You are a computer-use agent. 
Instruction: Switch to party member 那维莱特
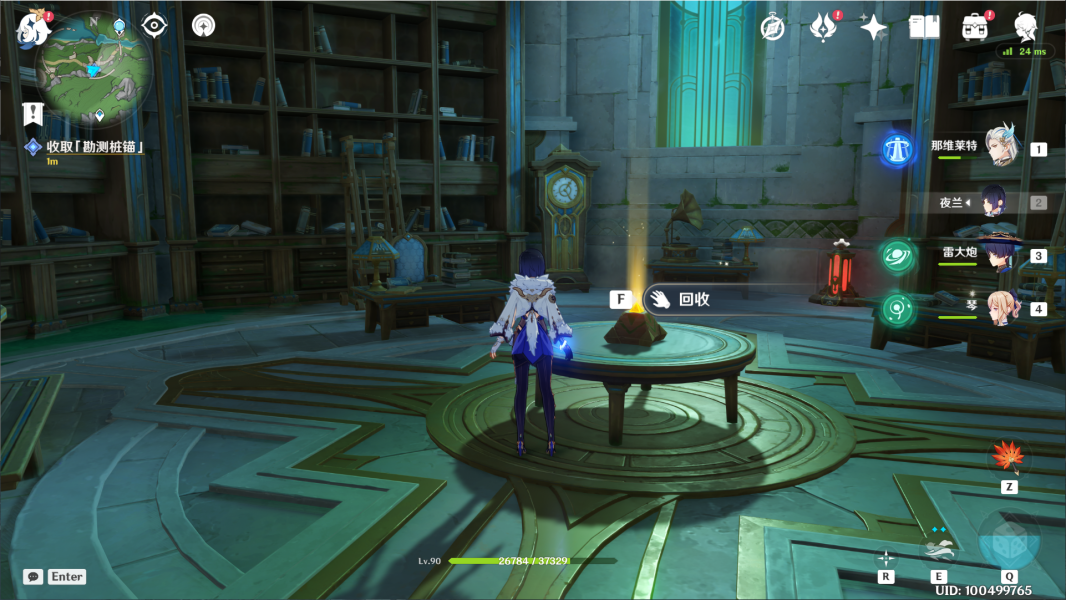(x=1000, y=148)
